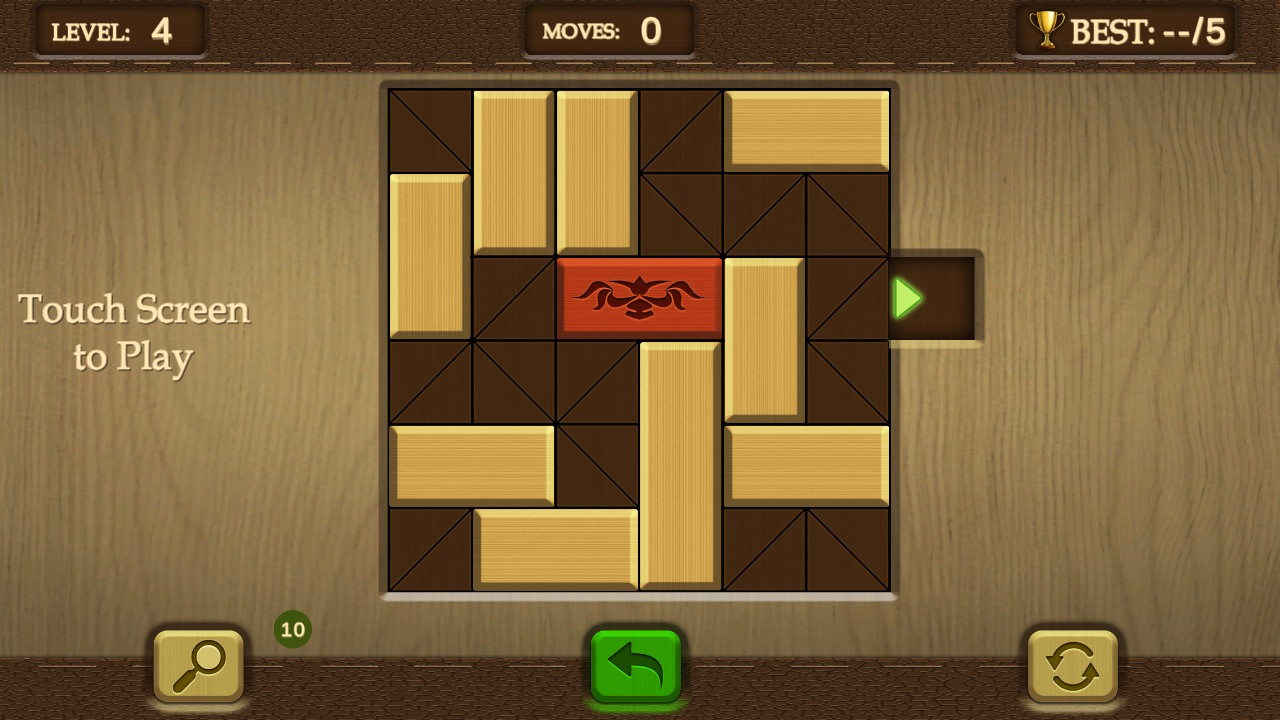Select the red lion block
The width and height of the screenshot is (1280, 720).
(x=640, y=297)
